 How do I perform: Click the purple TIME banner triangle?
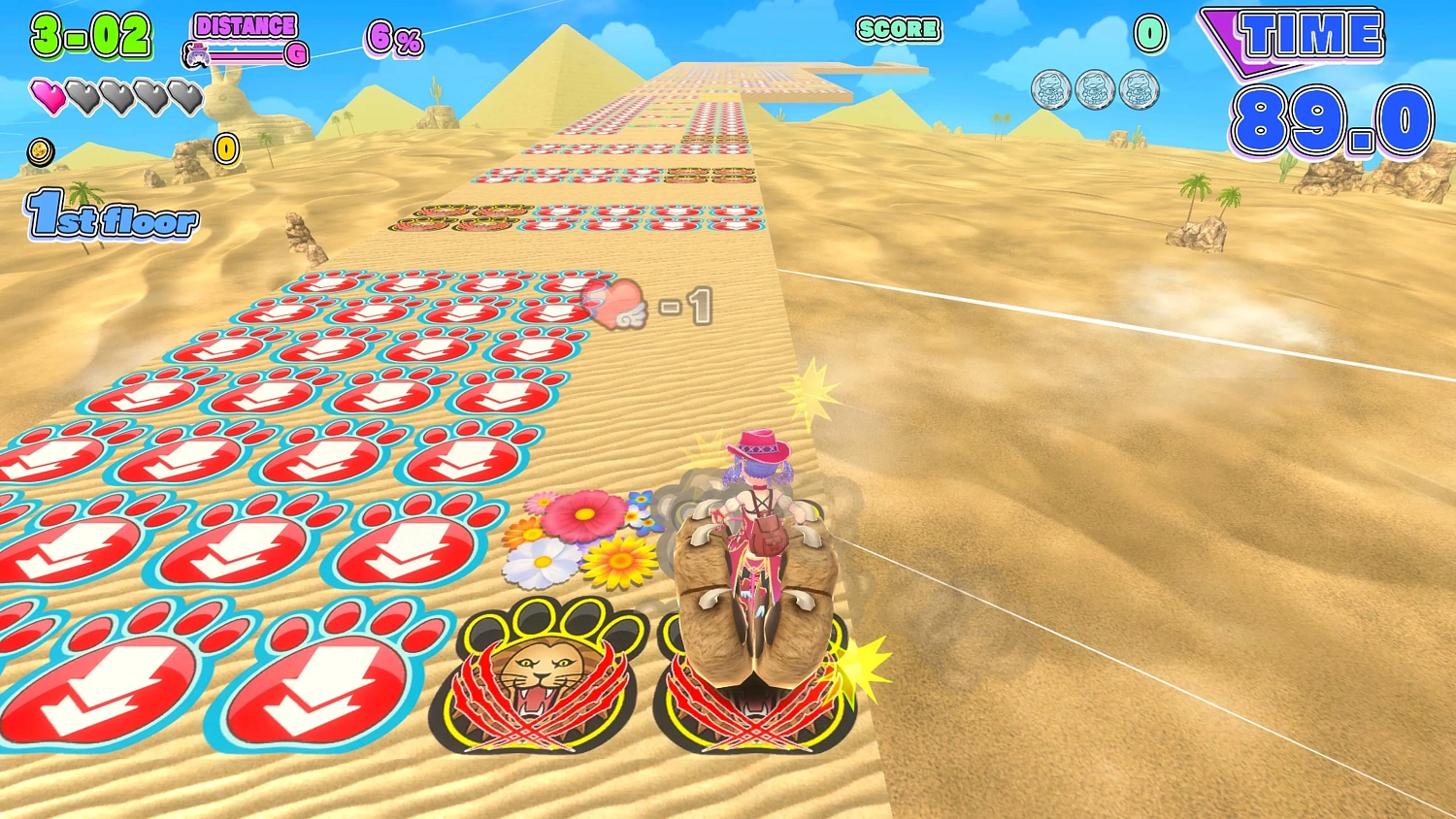point(1227,39)
